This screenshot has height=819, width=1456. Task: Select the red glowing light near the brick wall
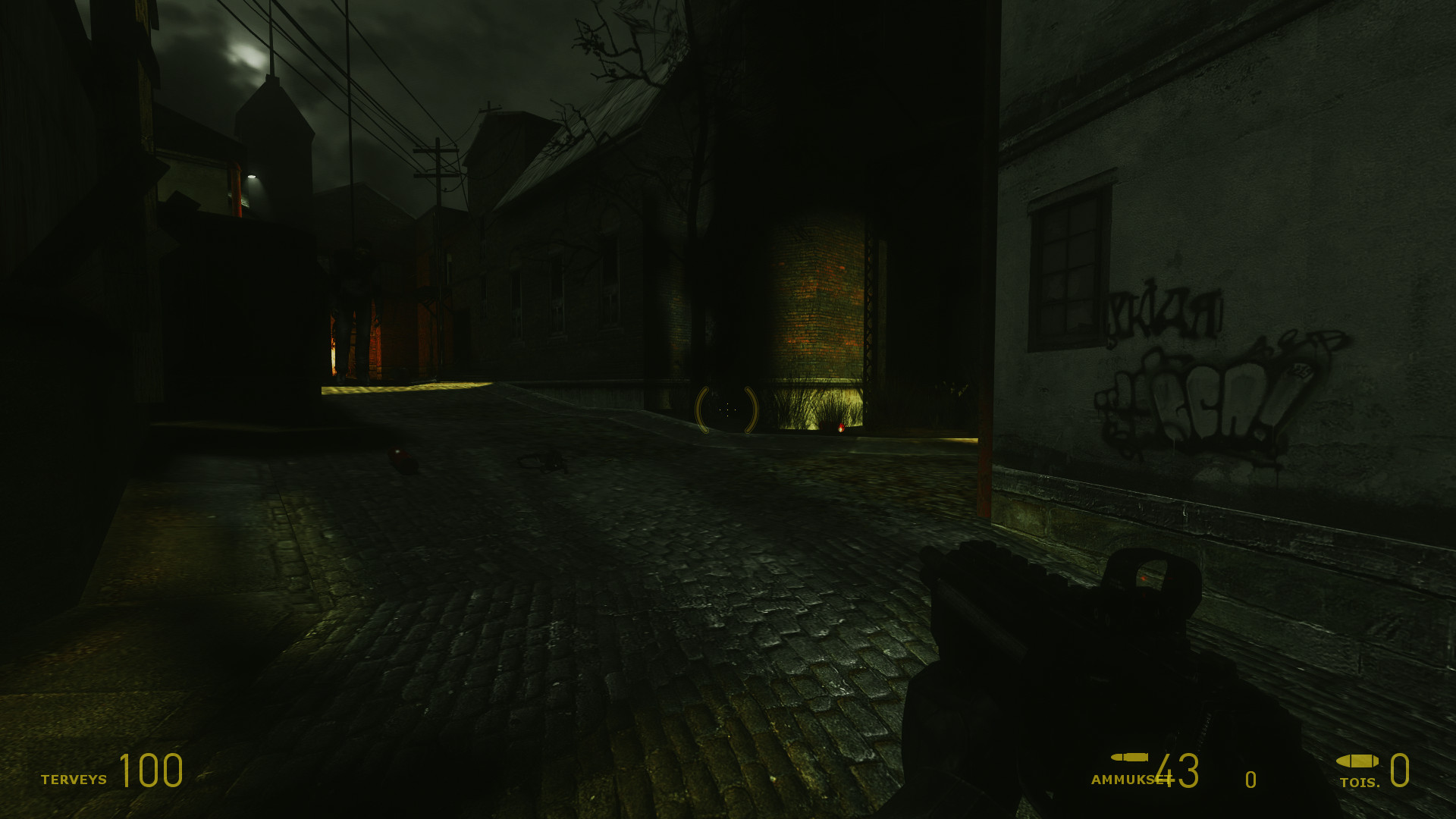pos(841,428)
